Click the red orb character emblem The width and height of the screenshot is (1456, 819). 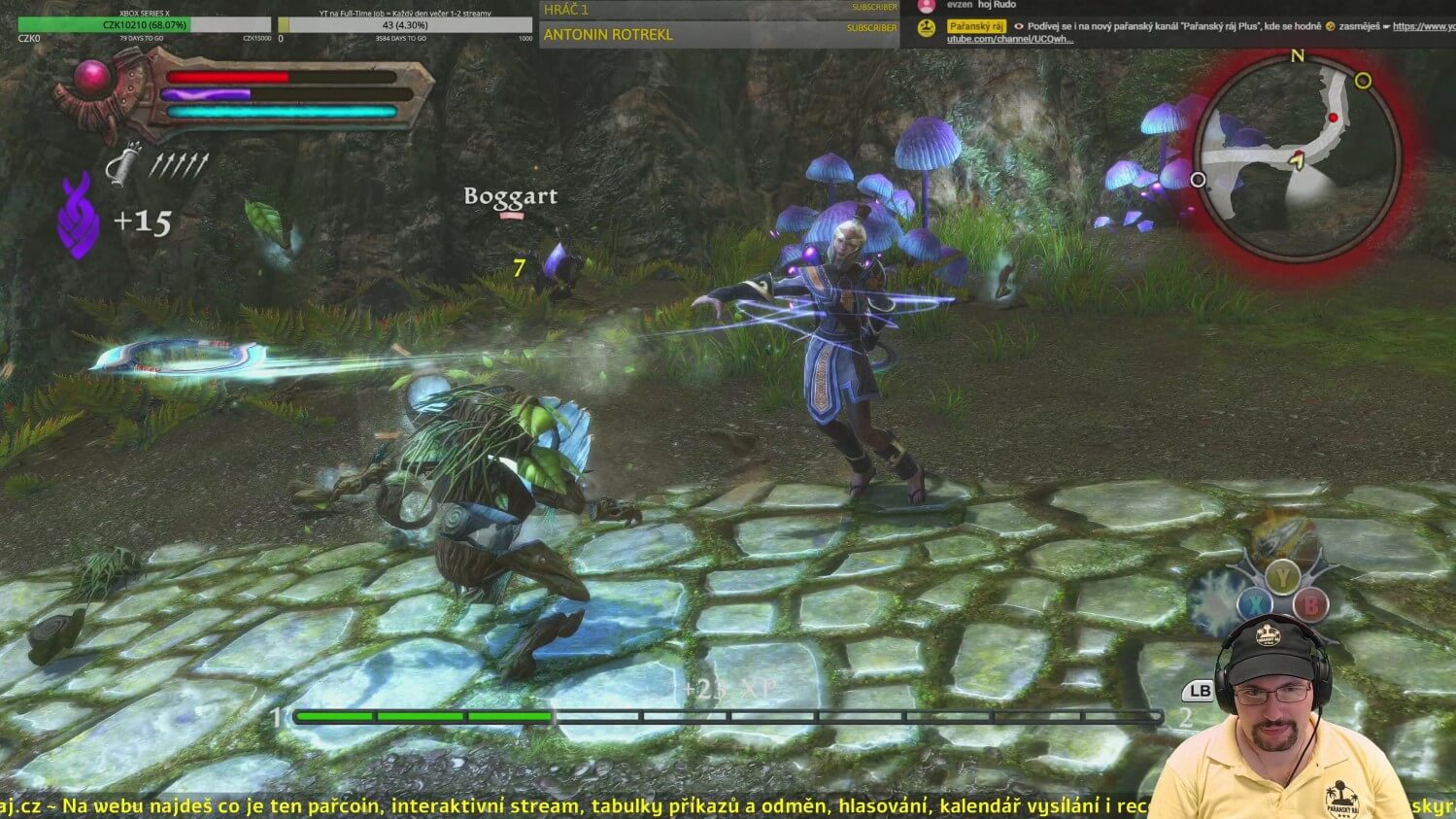(93, 77)
